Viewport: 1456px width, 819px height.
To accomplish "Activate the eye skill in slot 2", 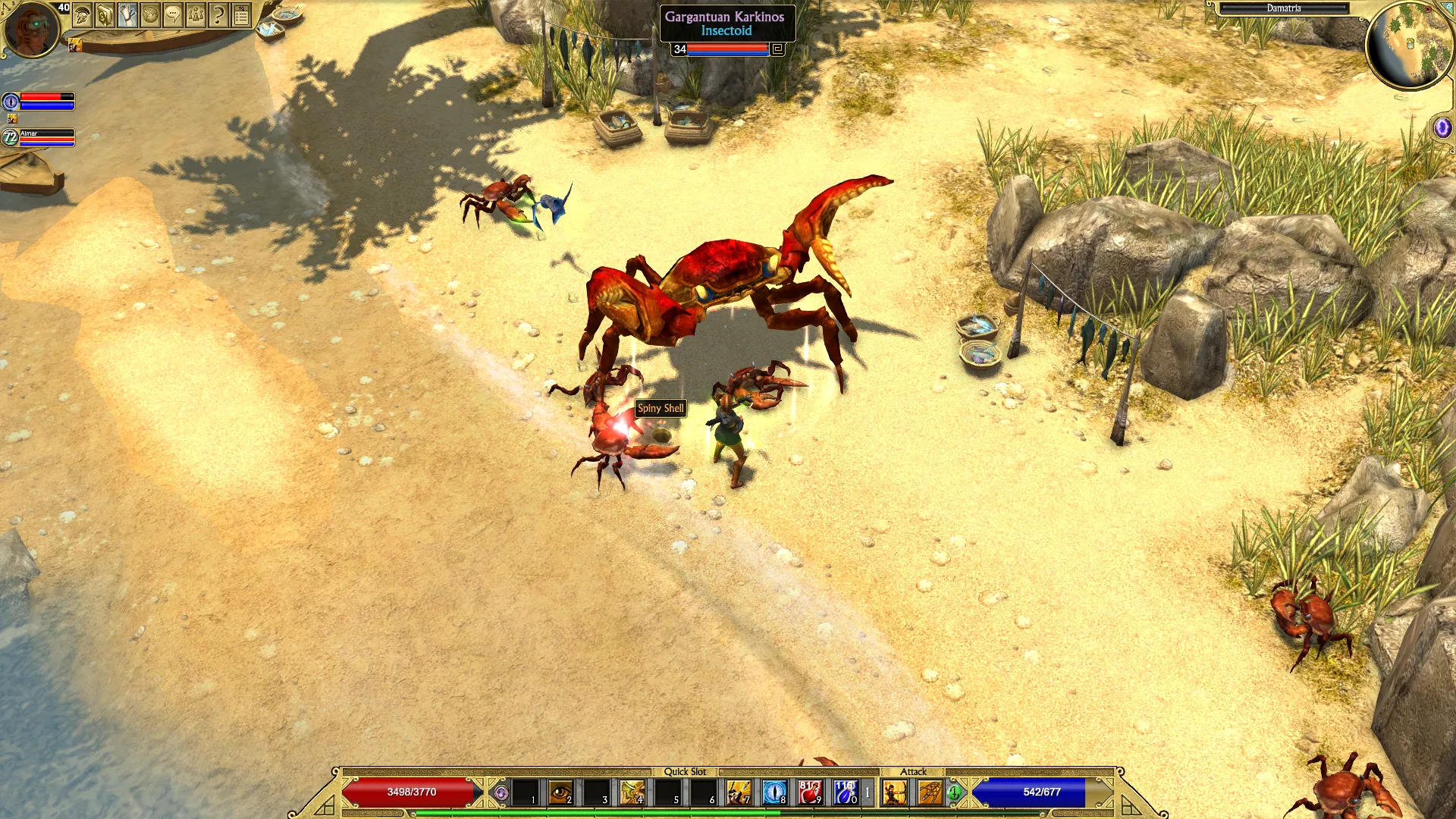I will coord(560,792).
